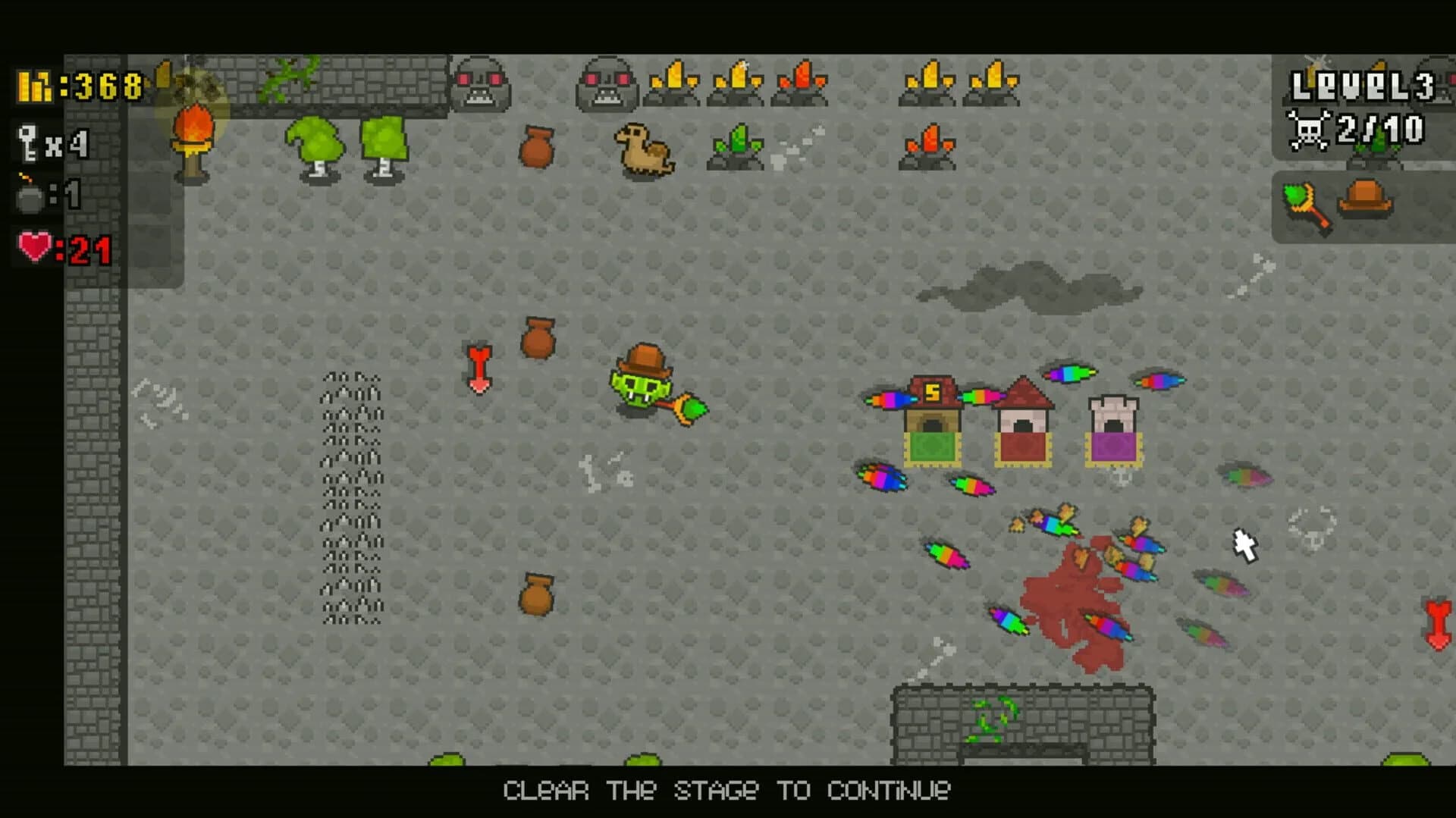Click the Clear The Stage To Continue text
1456x818 pixels.
[x=726, y=791]
